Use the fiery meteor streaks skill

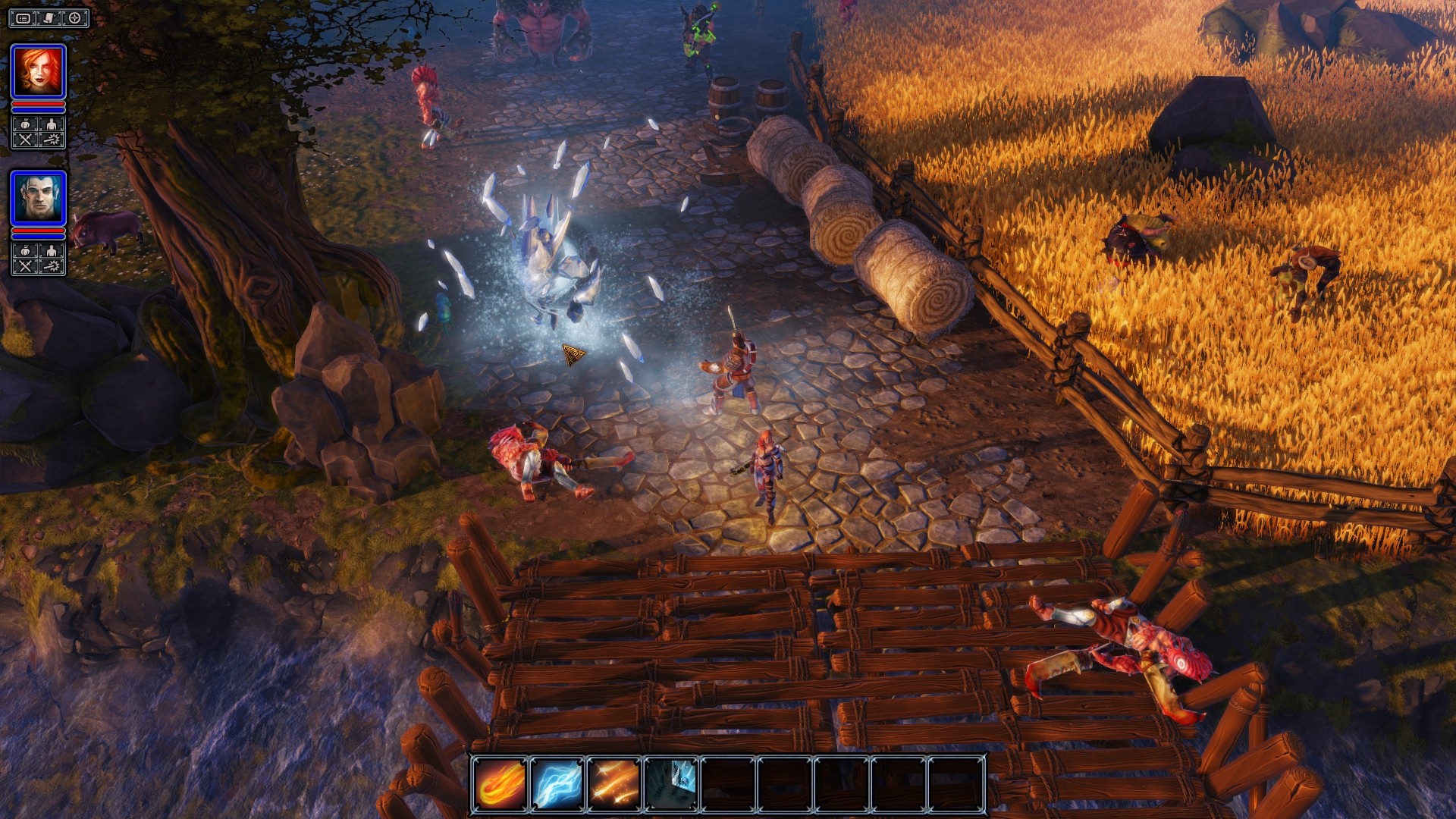(x=614, y=783)
